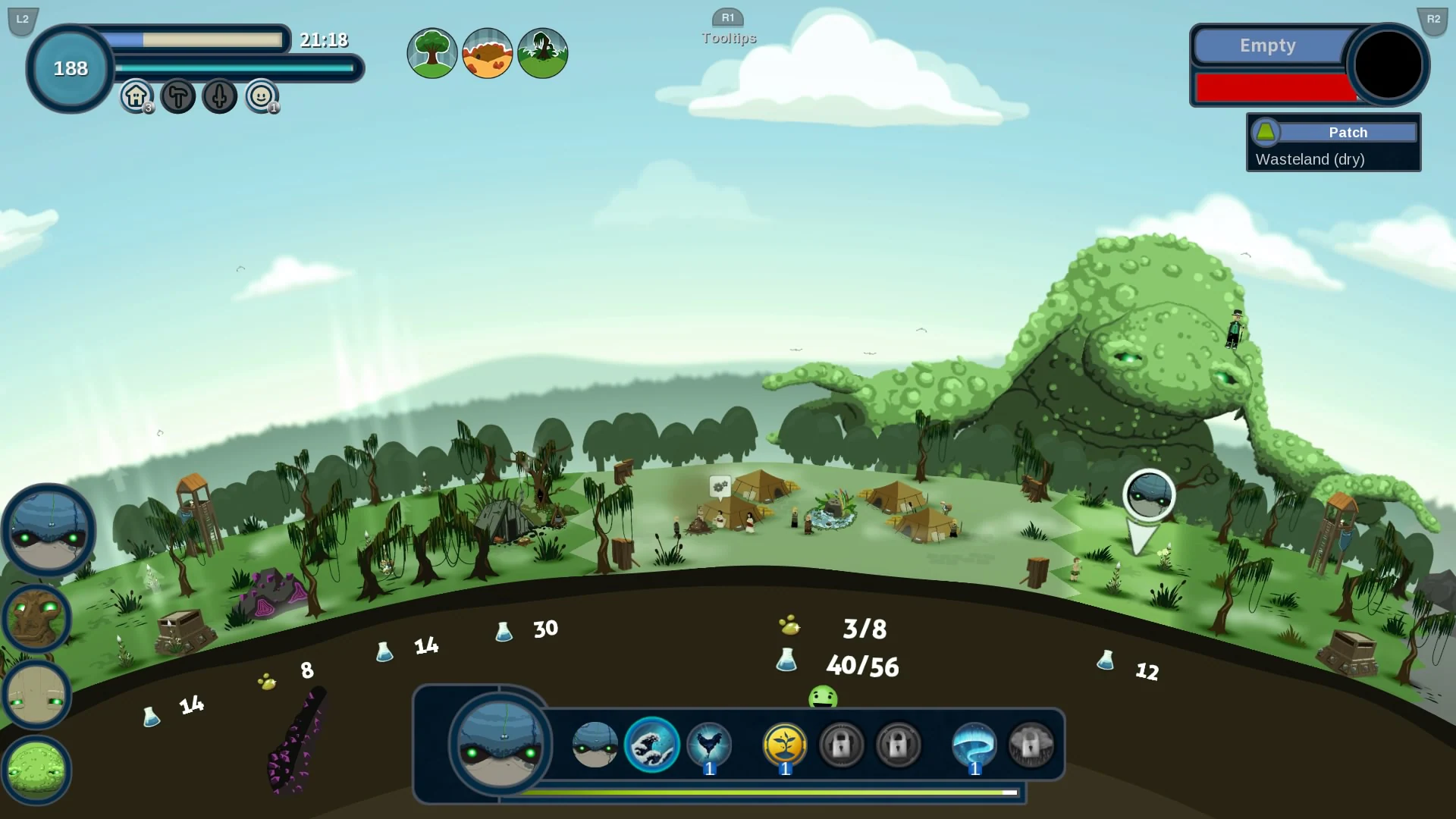Inspect the locked storm ability at bar's end
The height and width of the screenshot is (819, 1456).
1031,746
